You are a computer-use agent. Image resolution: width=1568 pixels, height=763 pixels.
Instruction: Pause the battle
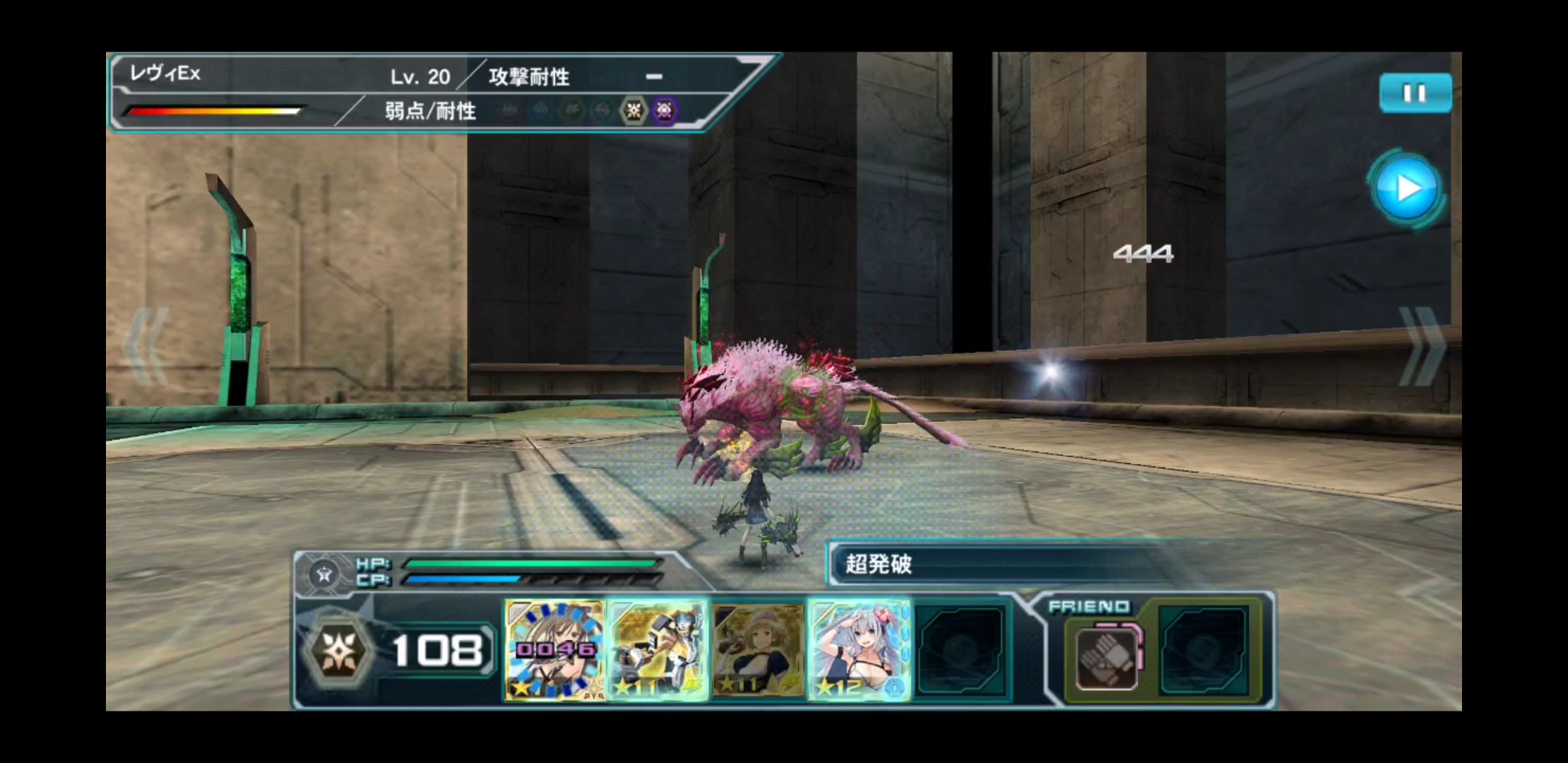tap(1415, 93)
